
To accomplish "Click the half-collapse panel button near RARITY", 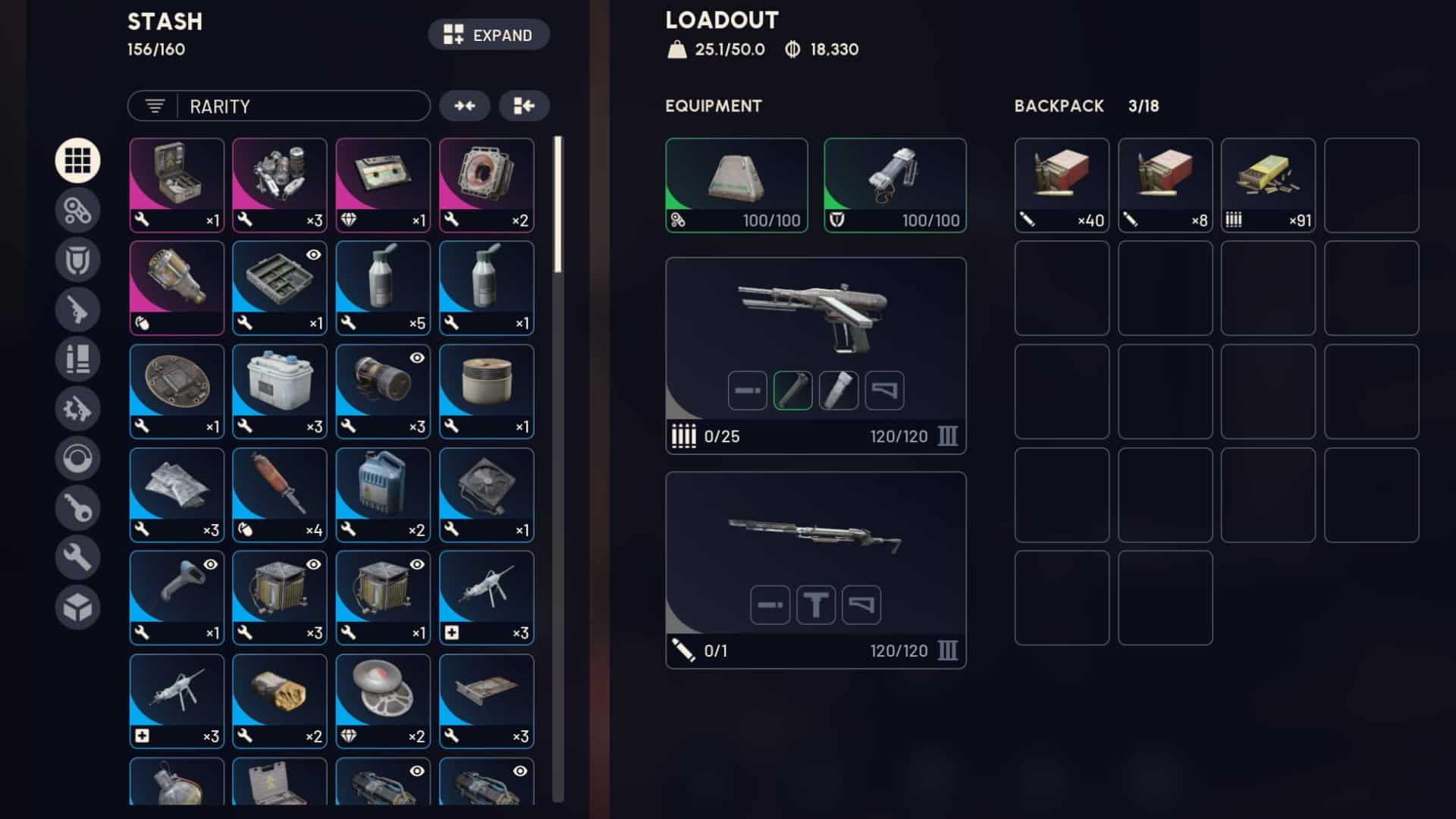I will coord(525,106).
